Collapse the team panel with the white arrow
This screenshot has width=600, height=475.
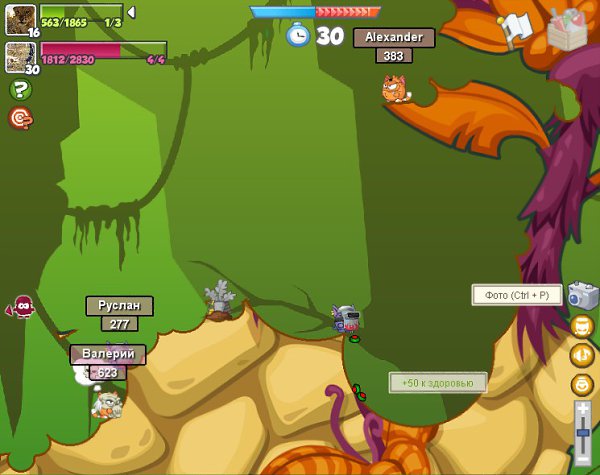[132, 12]
